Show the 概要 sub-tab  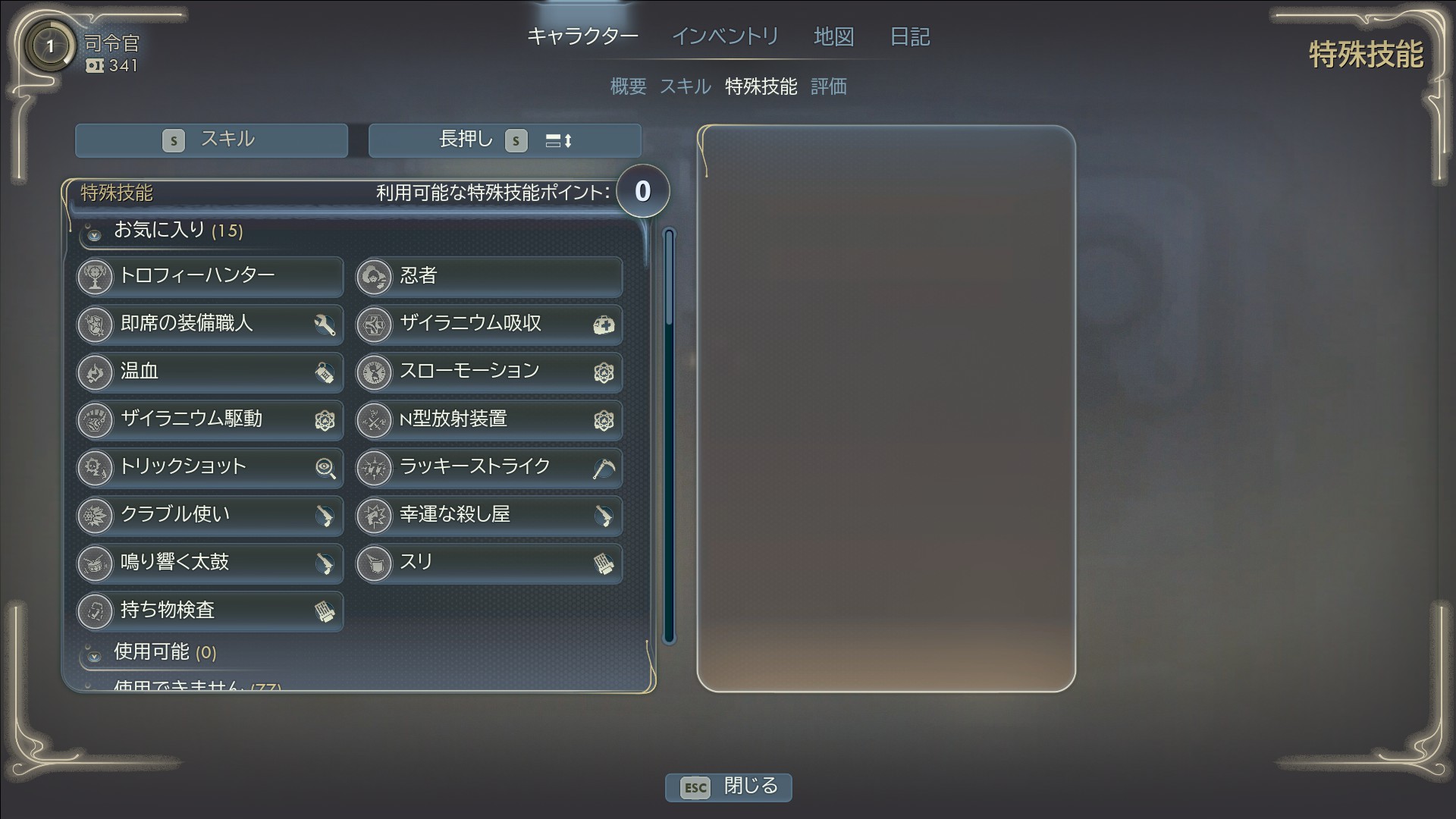628,86
